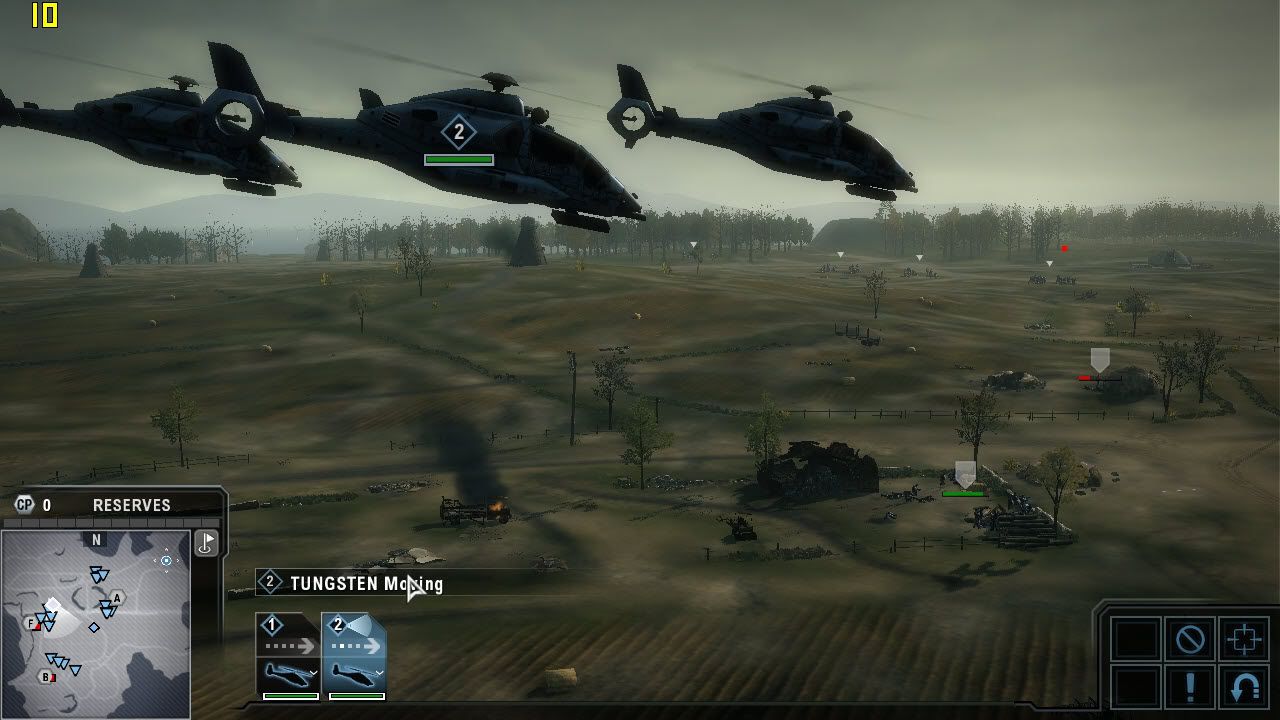Issue the U-turn retreat arrow command
This screenshot has height=720, width=1280.
(1243, 687)
